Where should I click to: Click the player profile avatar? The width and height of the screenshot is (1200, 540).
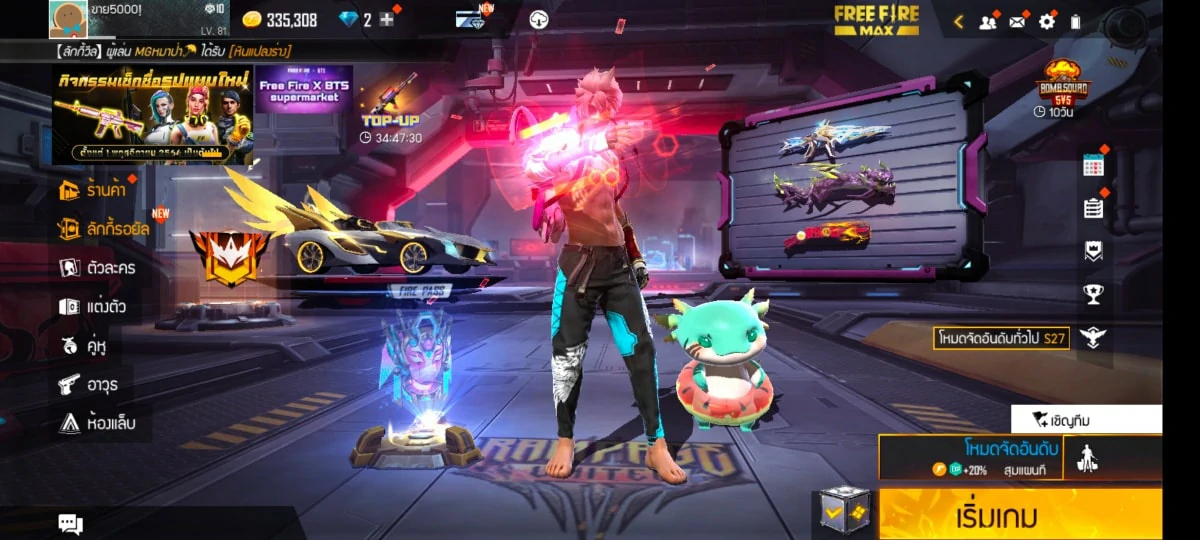tap(68, 18)
